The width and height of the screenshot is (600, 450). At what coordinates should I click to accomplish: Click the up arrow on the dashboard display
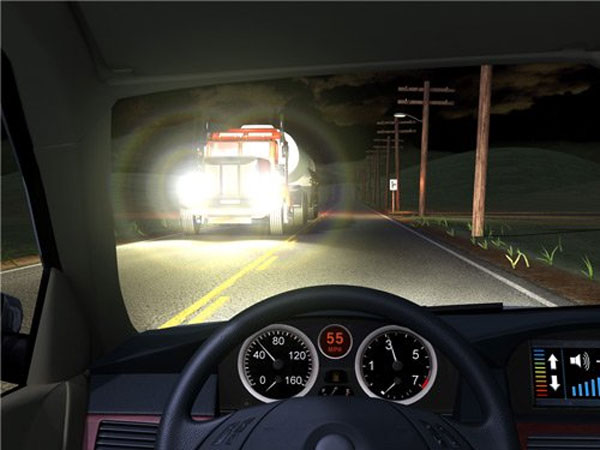553,361
